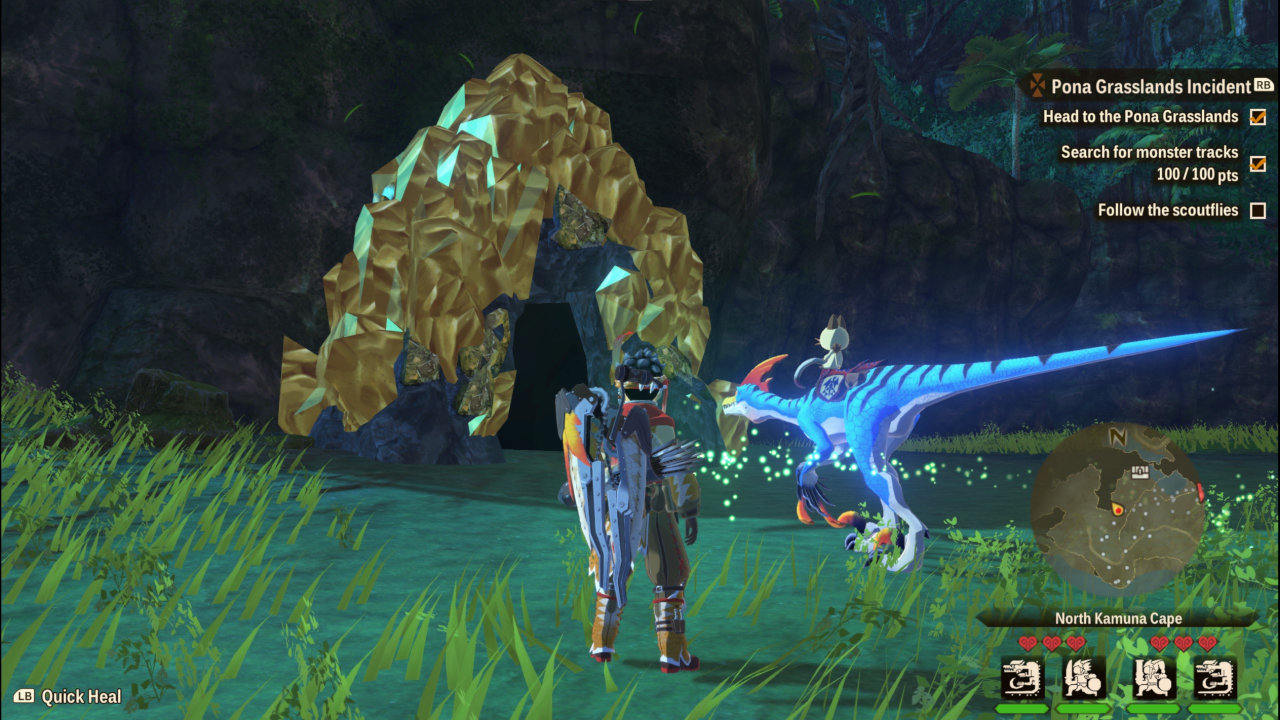Click a red heart icon above the party icons
This screenshot has height=720, width=1280.
(1027, 643)
